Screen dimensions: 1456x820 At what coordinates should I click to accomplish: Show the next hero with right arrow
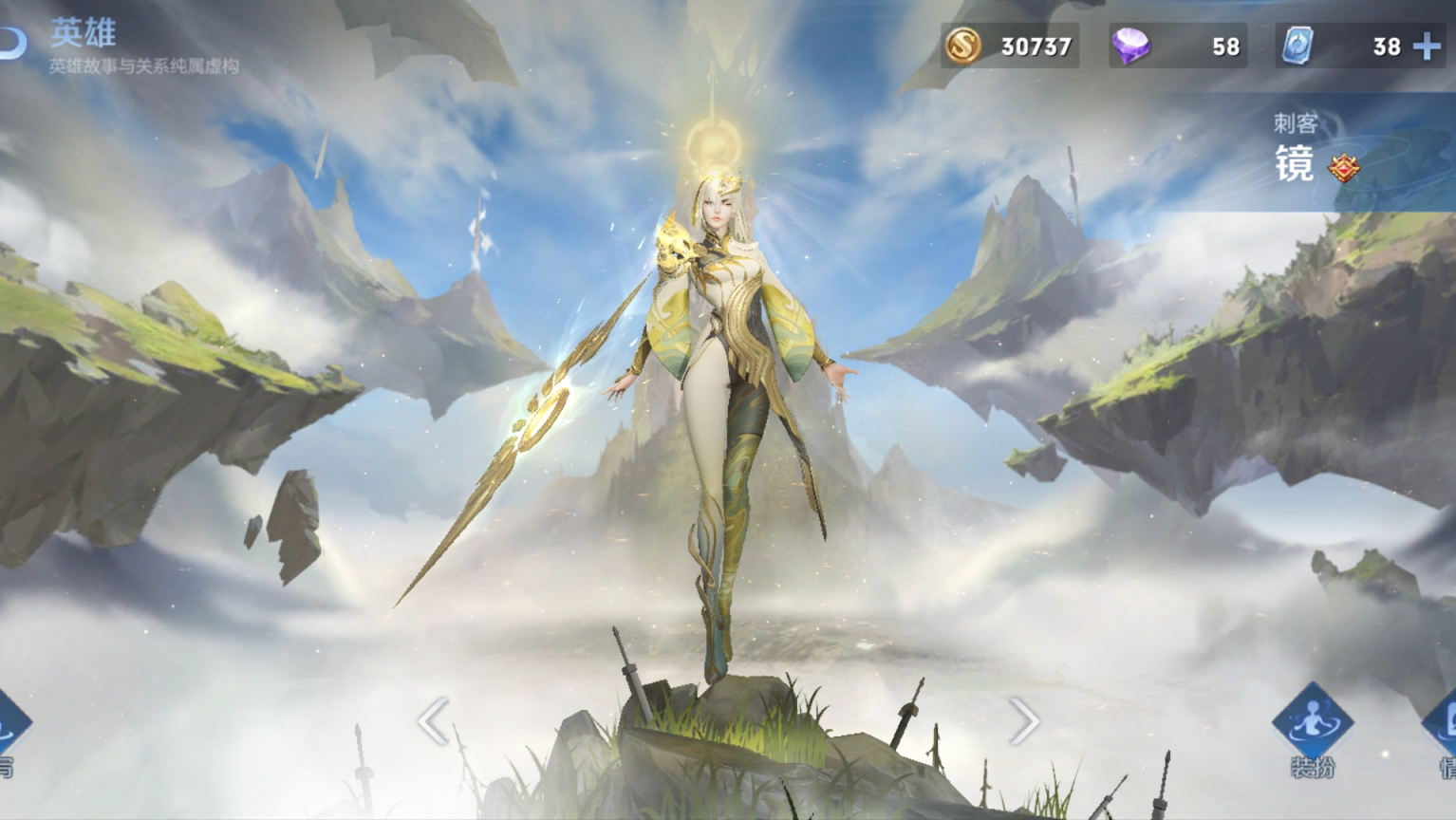coord(1023,721)
